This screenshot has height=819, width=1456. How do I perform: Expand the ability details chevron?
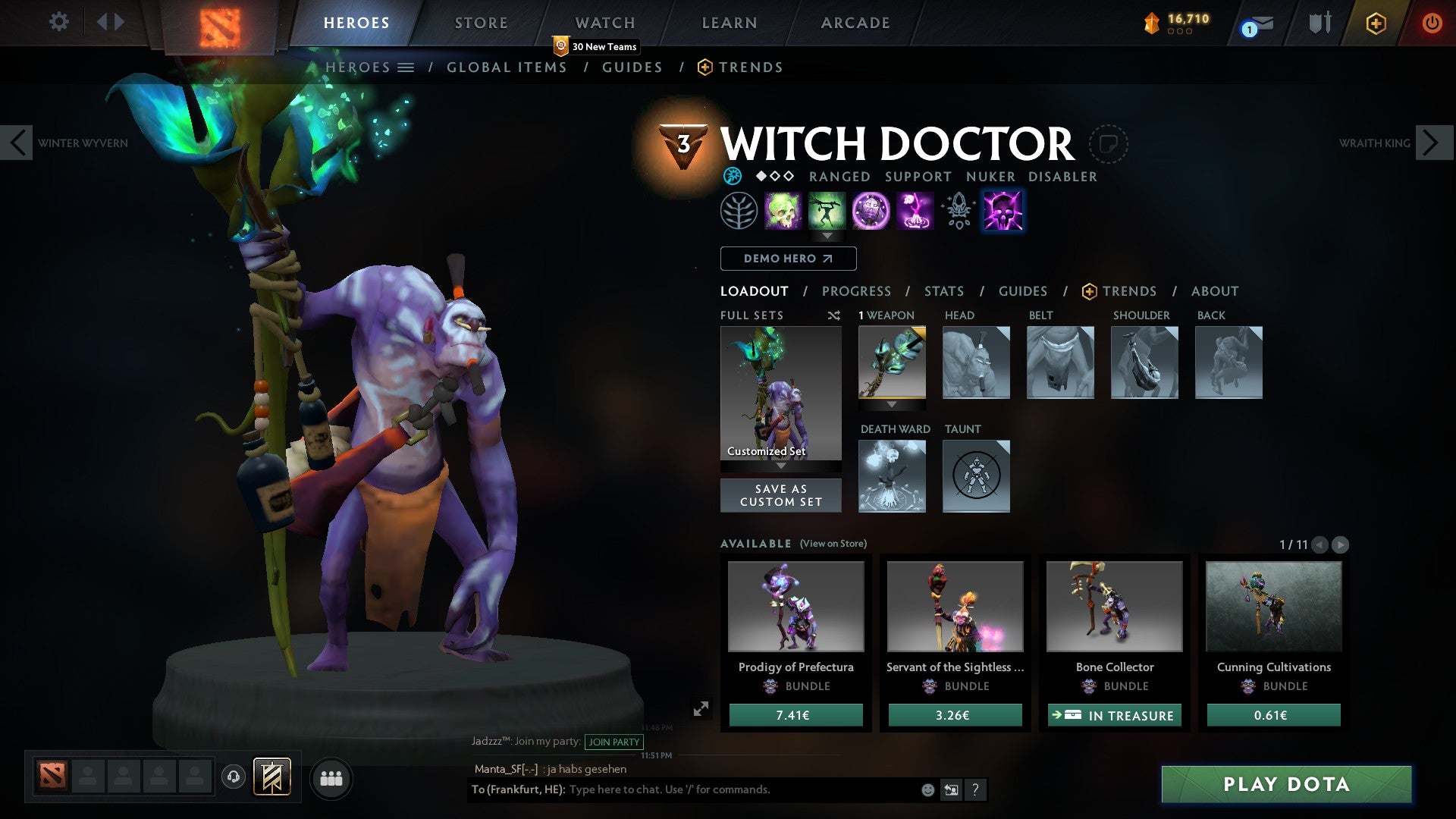point(828,237)
